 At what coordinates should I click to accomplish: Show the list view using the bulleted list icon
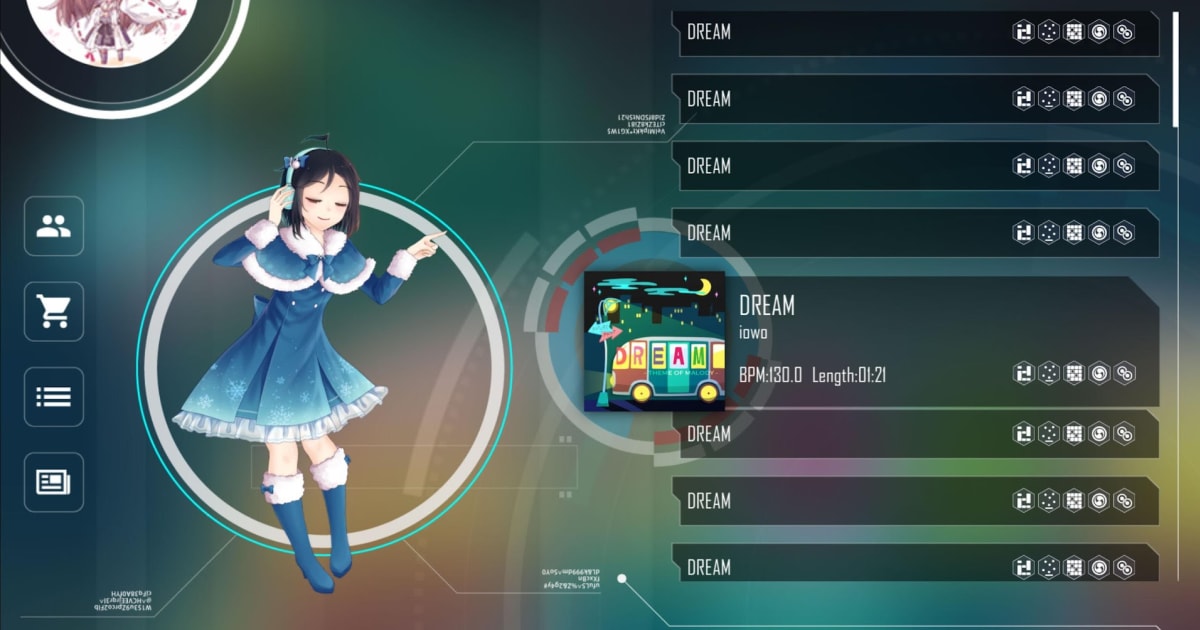[x=54, y=397]
